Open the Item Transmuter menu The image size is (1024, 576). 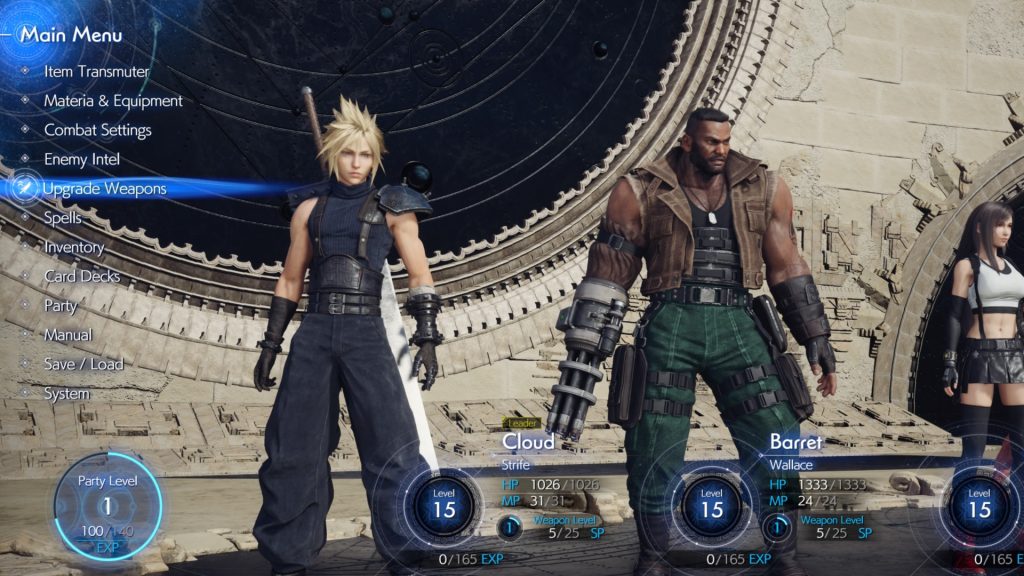pyautogui.click(x=96, y=72)
